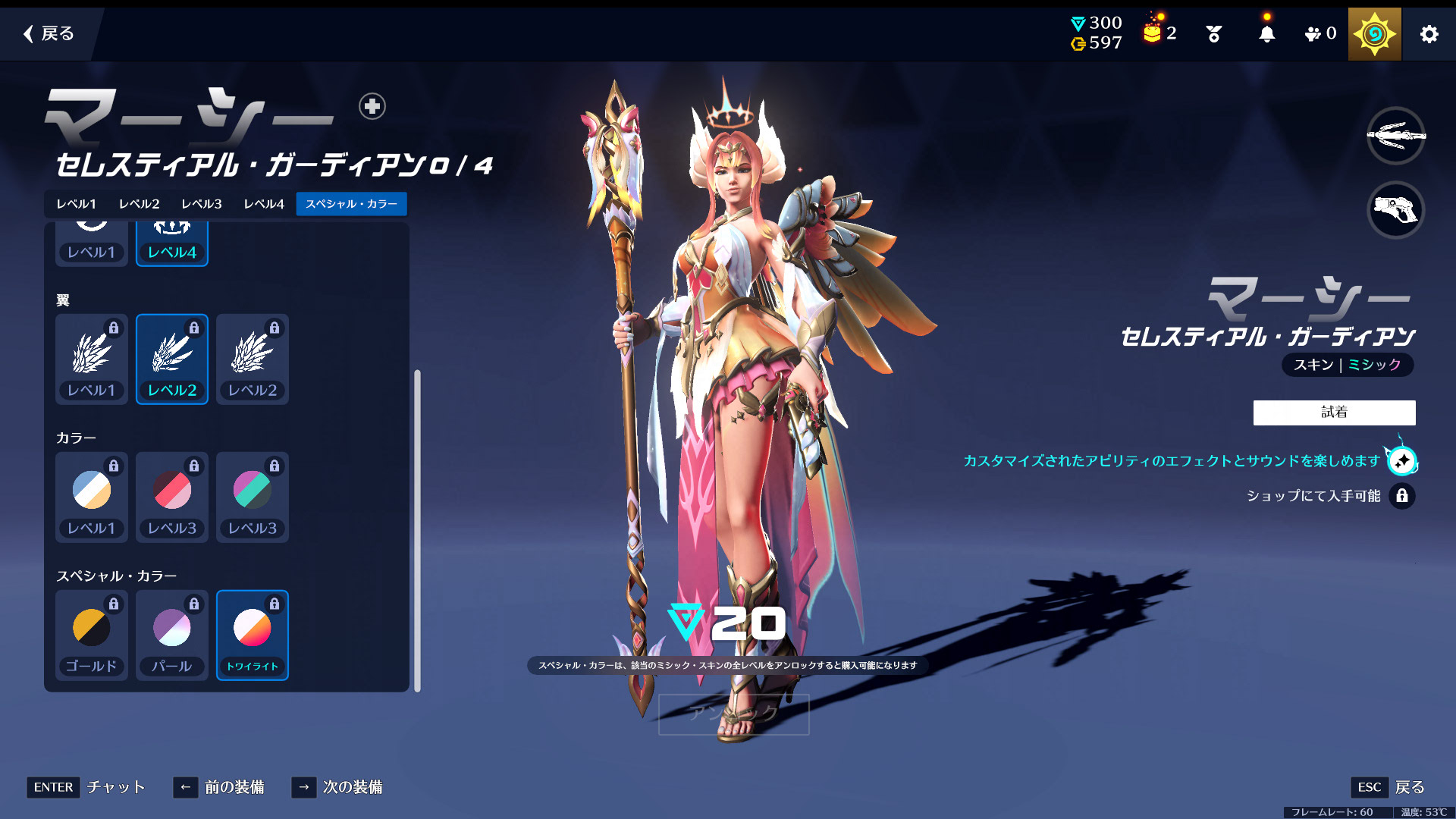This screenshot has height=819, width=1456.
Task: Pick the blue and cream レベル1 color
Action: [x=92, y=497]
